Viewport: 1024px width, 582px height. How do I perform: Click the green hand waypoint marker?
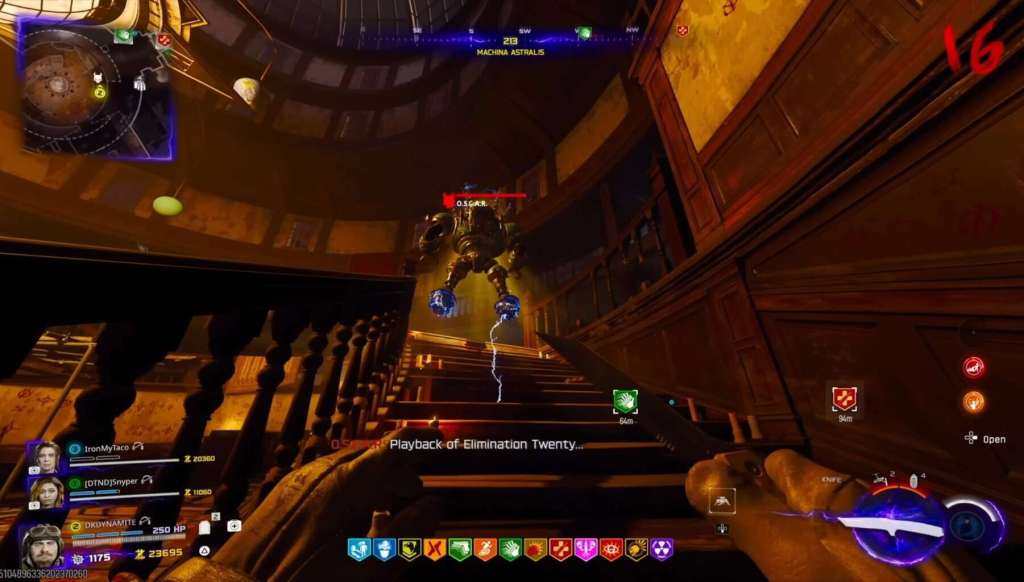pyautogui.click(x=625, y=400)
